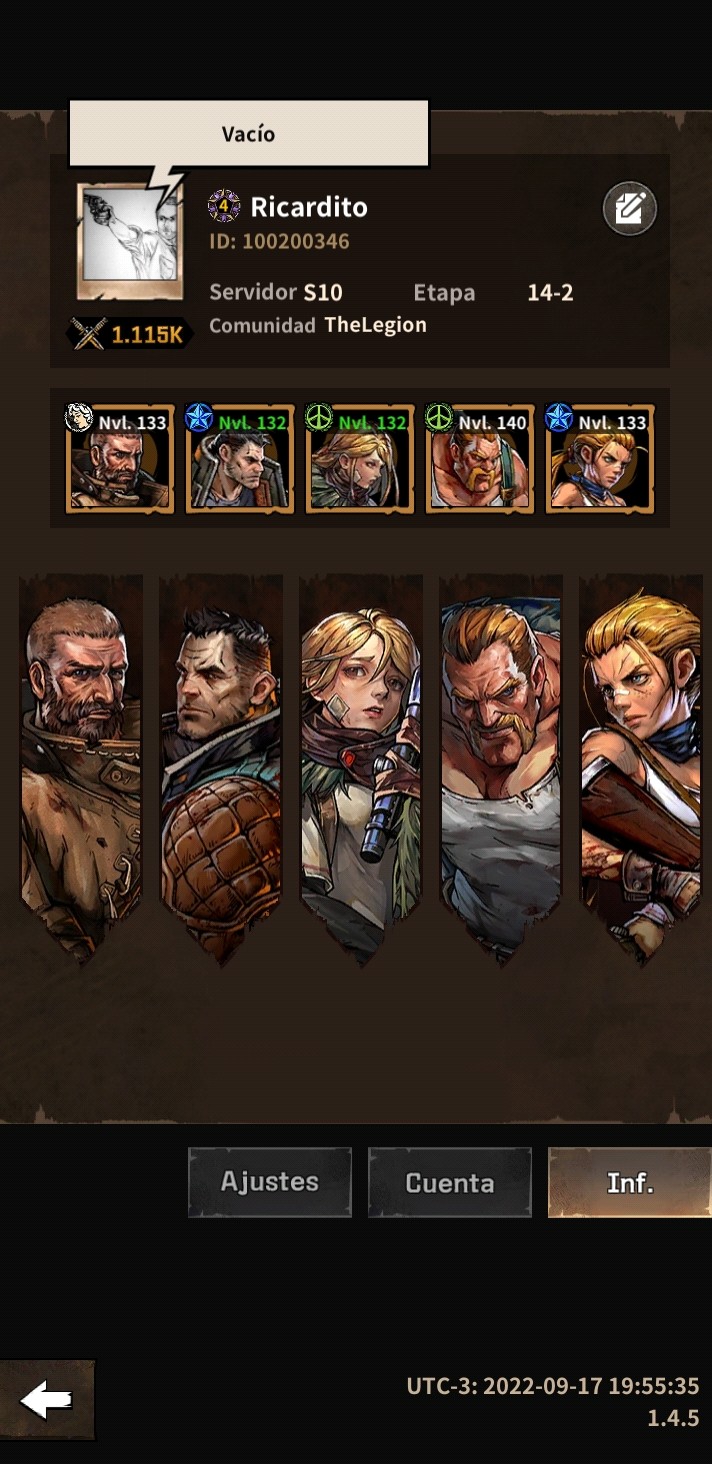
Task: Select the ponytail woman hero thumbnail level 133
Action: tap(600, 460)
